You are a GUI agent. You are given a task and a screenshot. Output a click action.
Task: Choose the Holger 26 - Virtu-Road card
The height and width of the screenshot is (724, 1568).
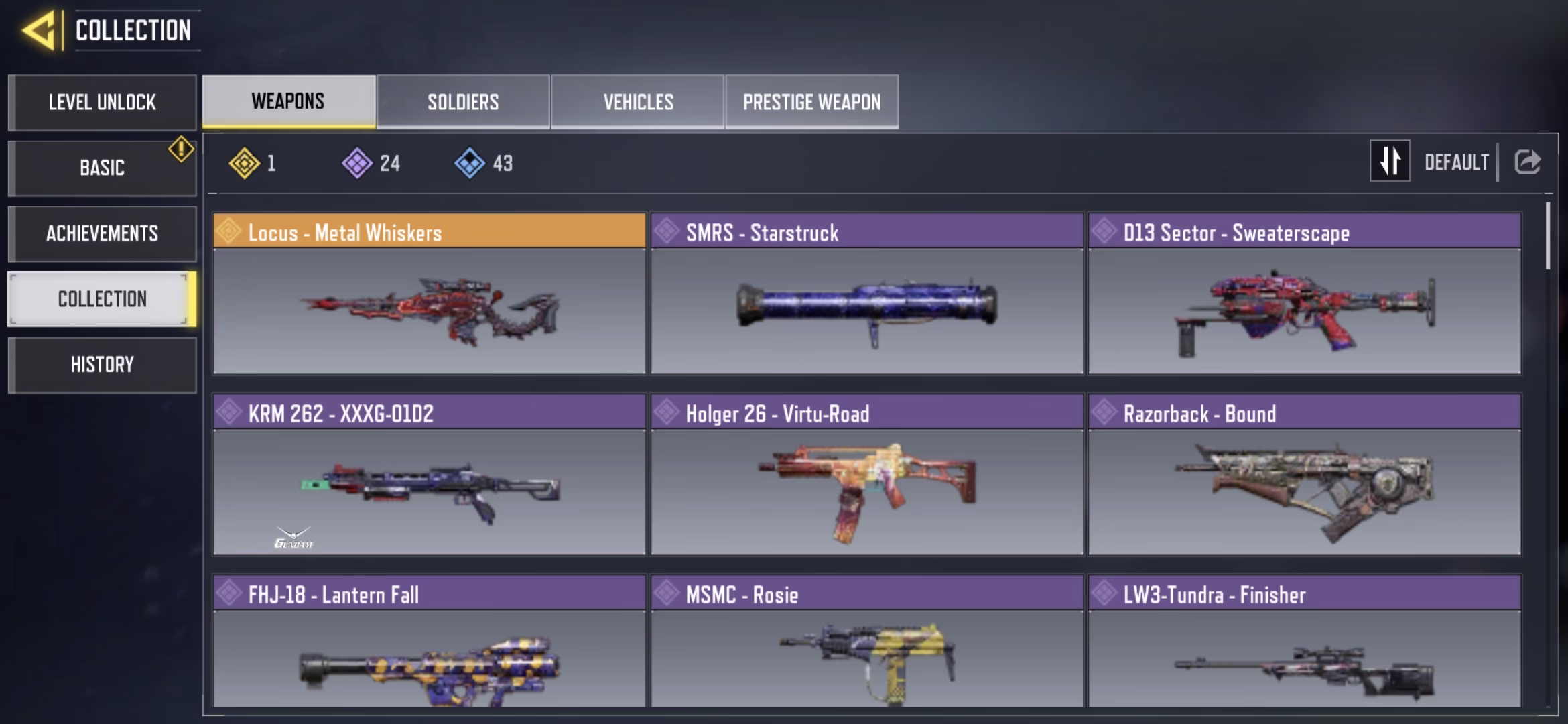pyautogui.click(x=866, y=475)
